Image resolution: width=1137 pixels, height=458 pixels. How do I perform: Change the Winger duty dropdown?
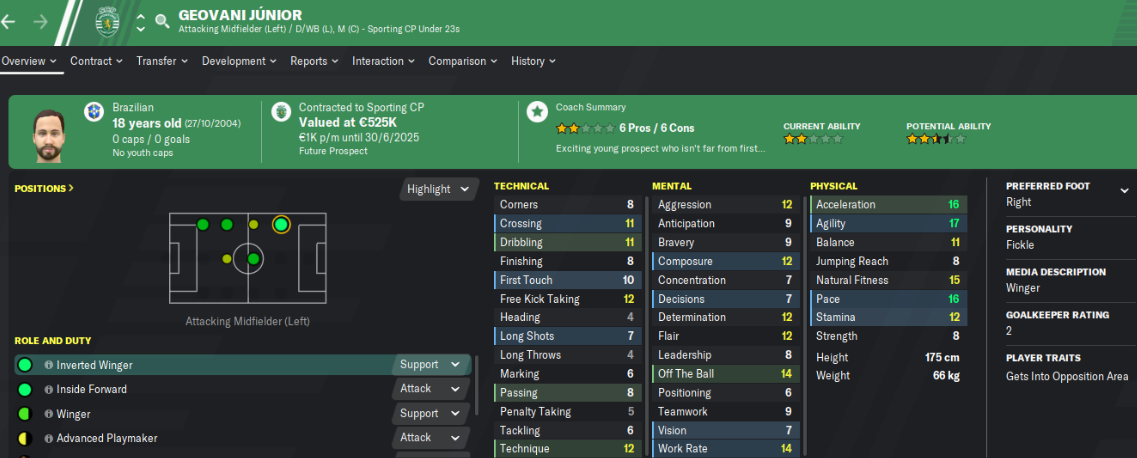point(430,413)
